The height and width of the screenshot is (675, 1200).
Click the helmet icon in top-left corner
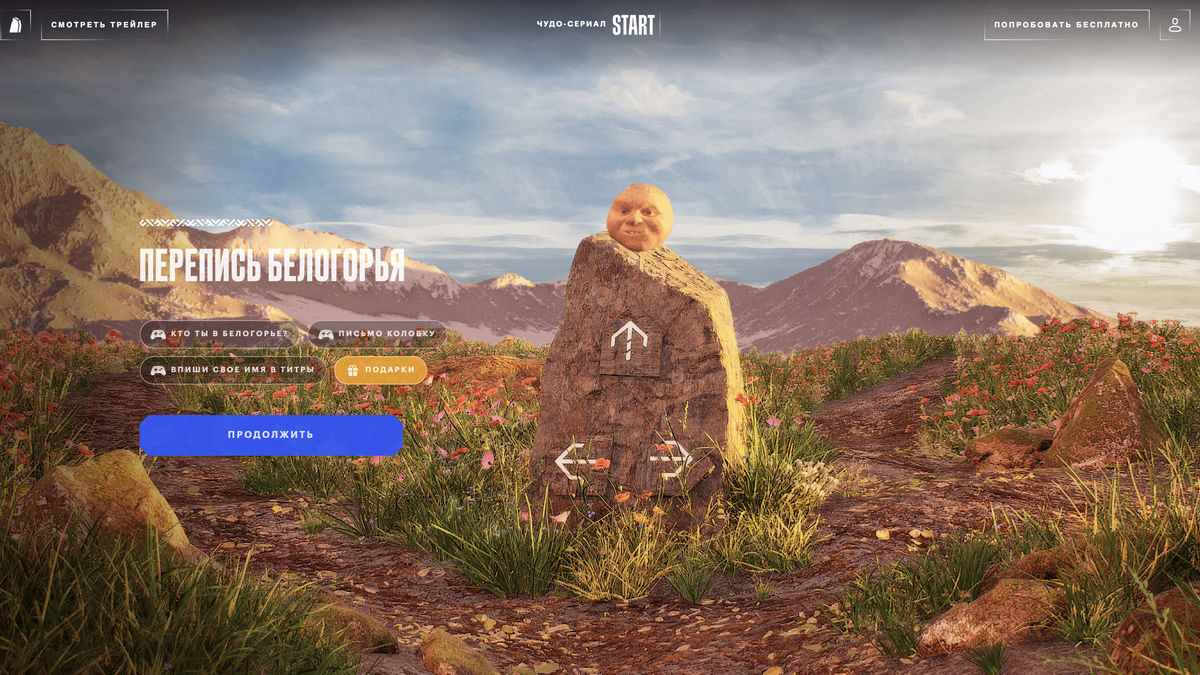coord(15,24)
